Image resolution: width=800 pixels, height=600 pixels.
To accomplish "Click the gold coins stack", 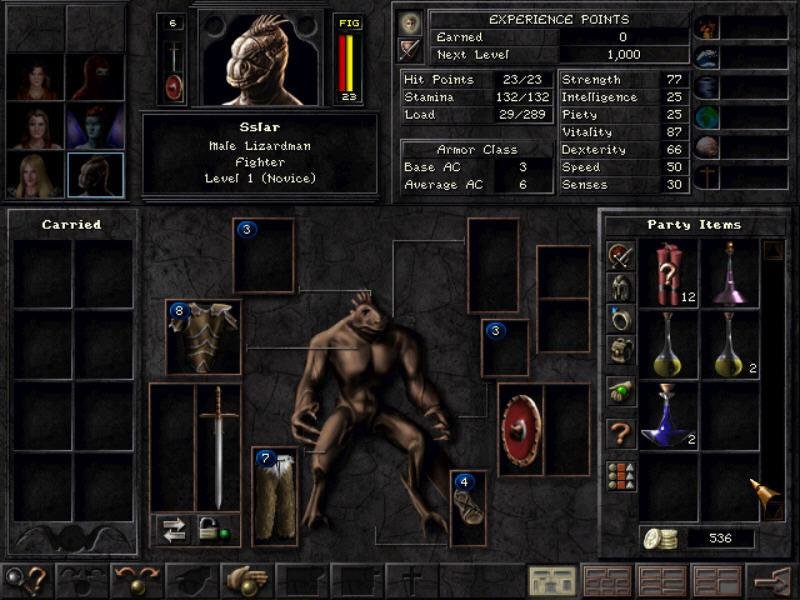I will point(660,538).
